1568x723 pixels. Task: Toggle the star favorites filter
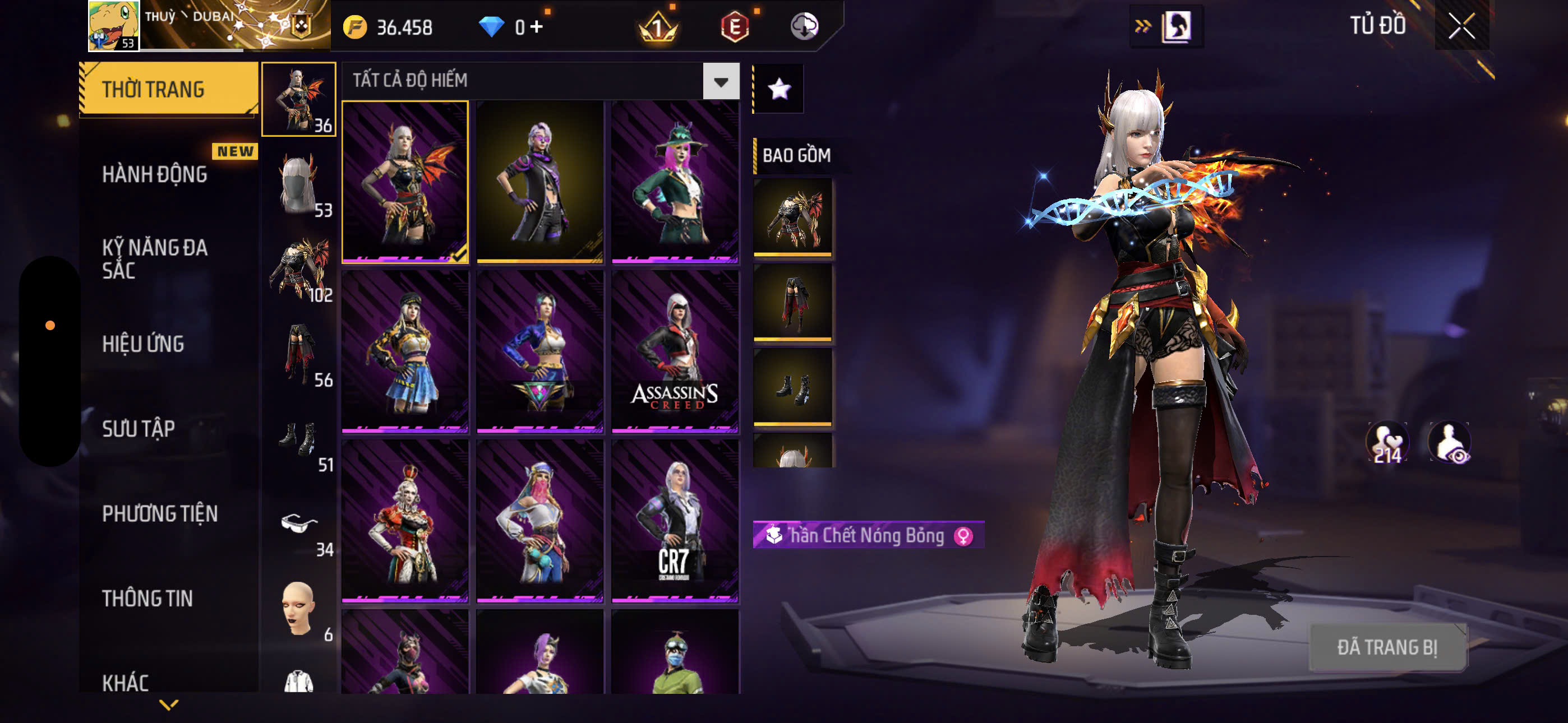click(x=779, y=90)
